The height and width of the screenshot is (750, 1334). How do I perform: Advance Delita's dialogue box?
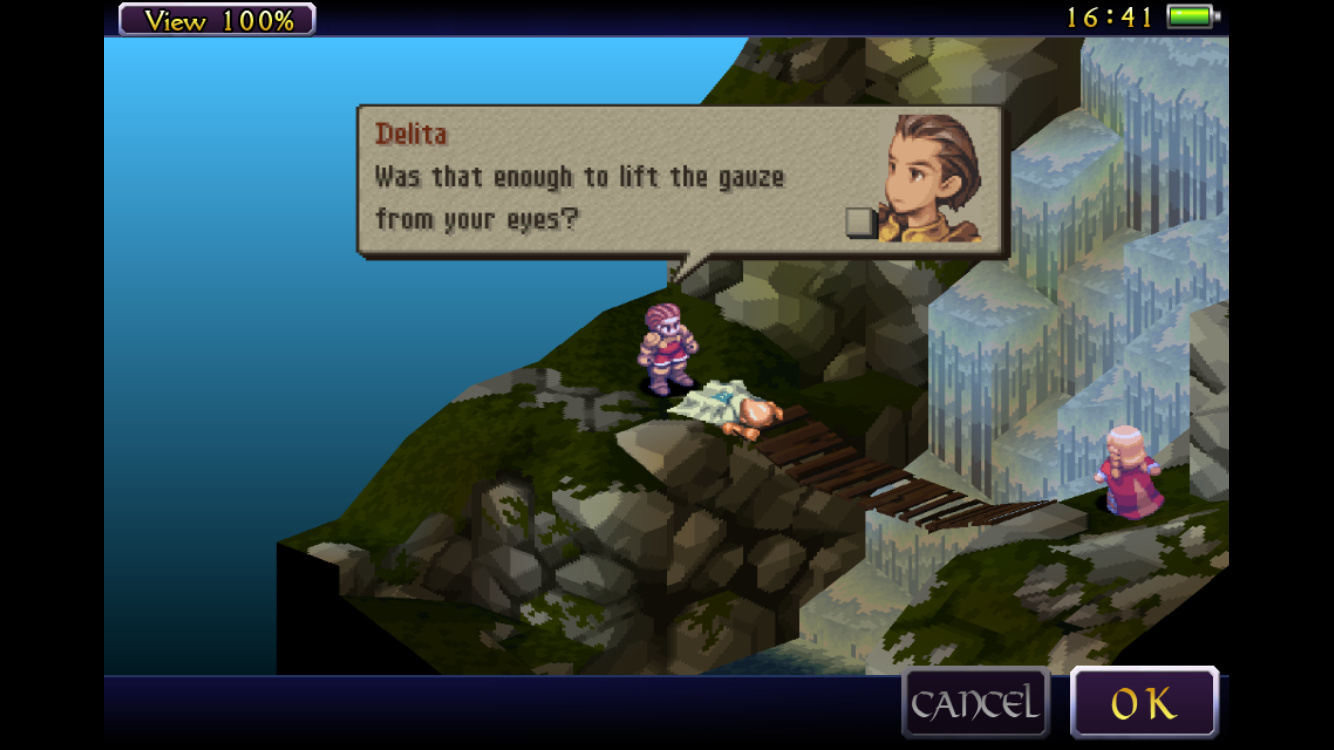tap(680, 181)
